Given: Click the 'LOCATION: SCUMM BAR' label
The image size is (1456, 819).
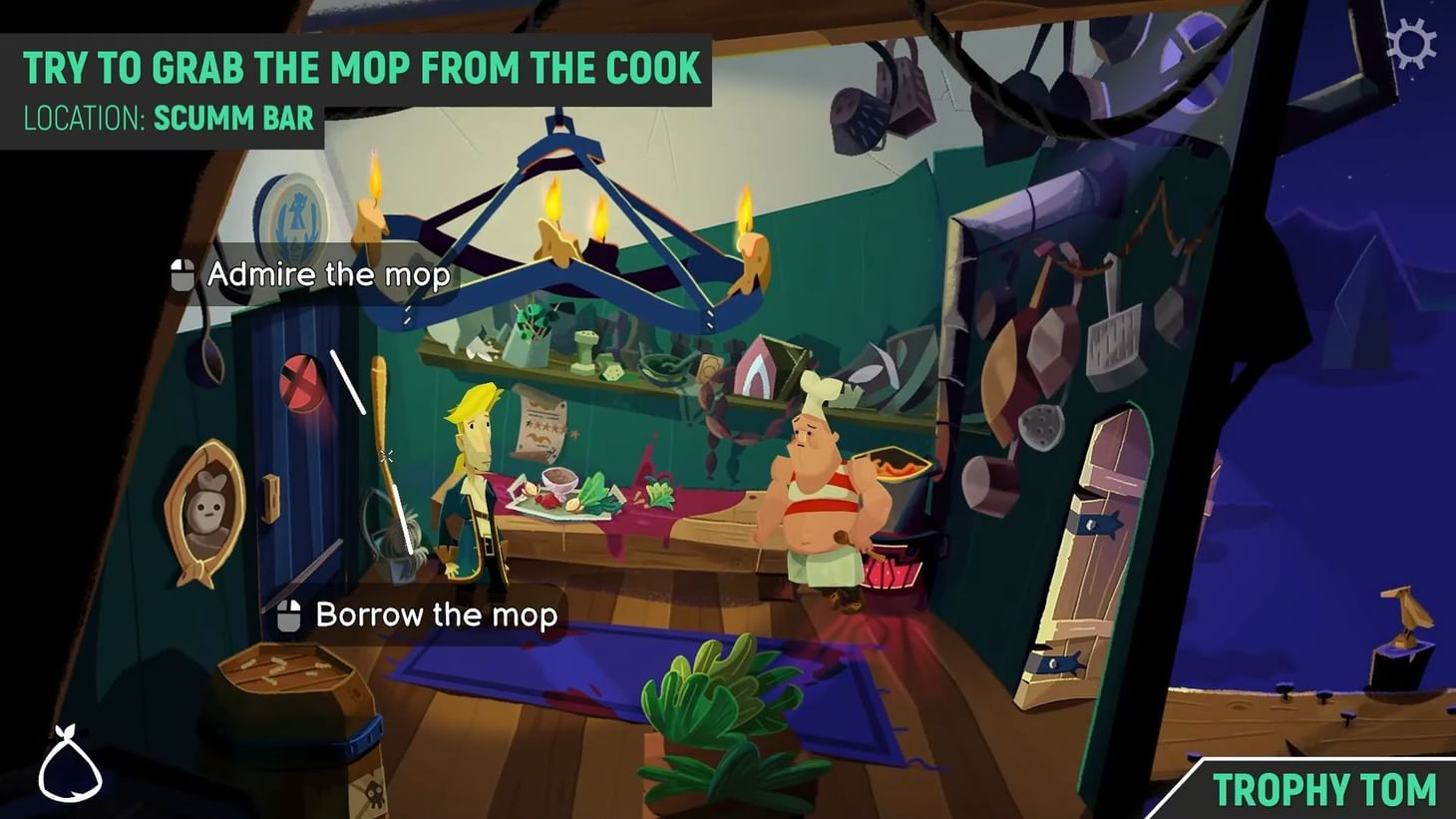Looking at the screenshot, I should 168,118.
